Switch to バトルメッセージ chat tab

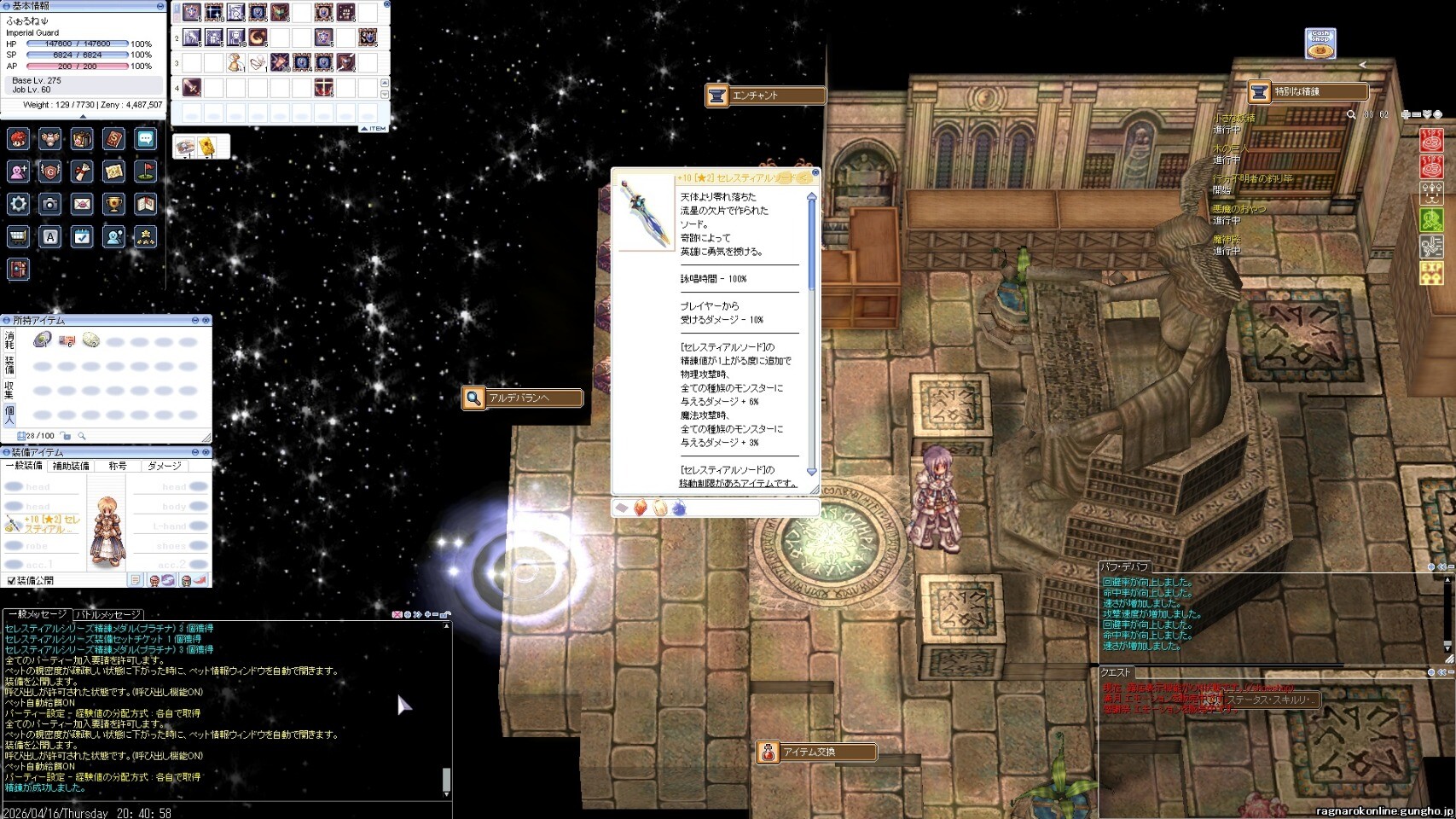[107, 614]
